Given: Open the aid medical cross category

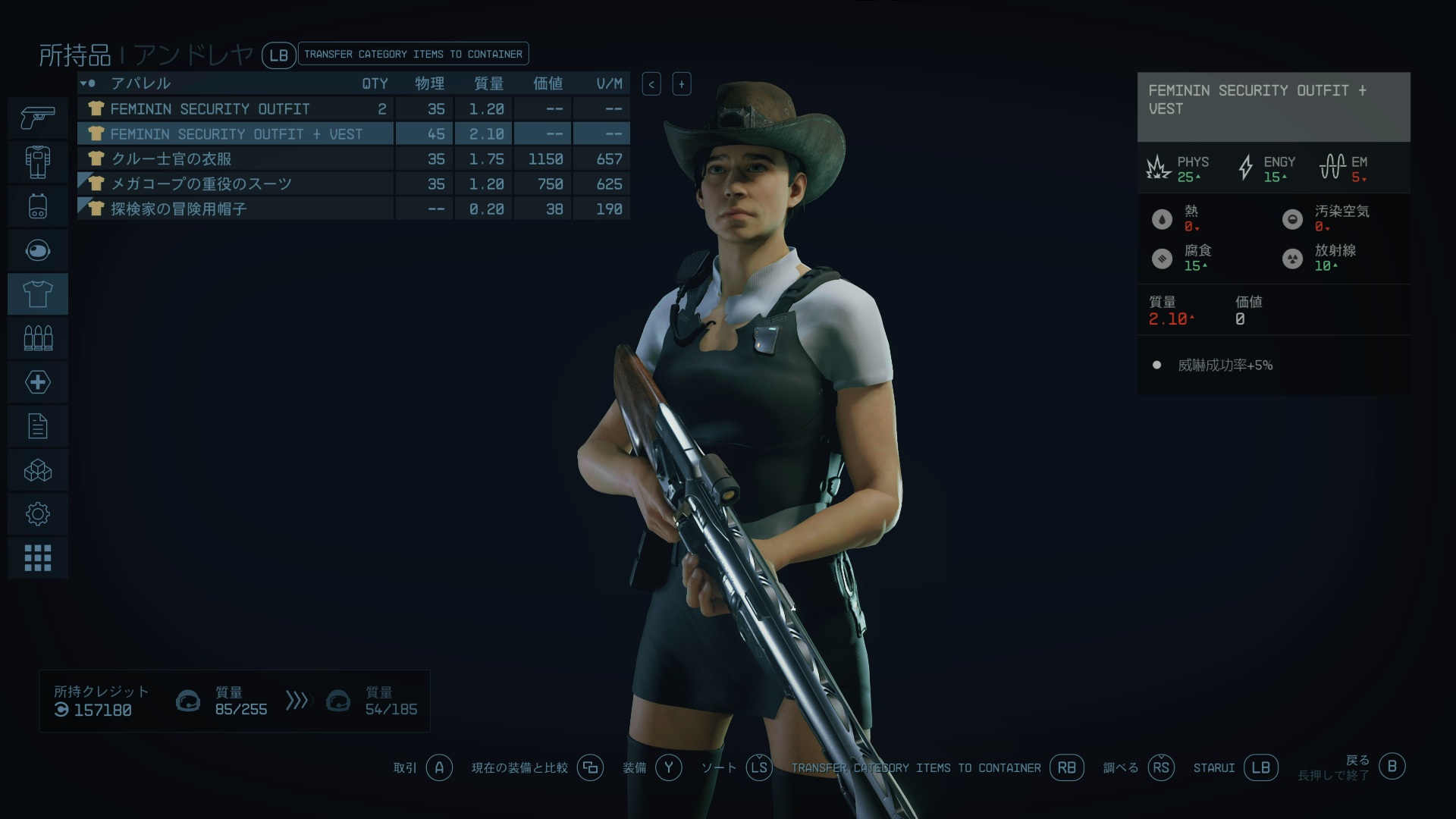Looking at the screenshot, I should coord(38,381).
